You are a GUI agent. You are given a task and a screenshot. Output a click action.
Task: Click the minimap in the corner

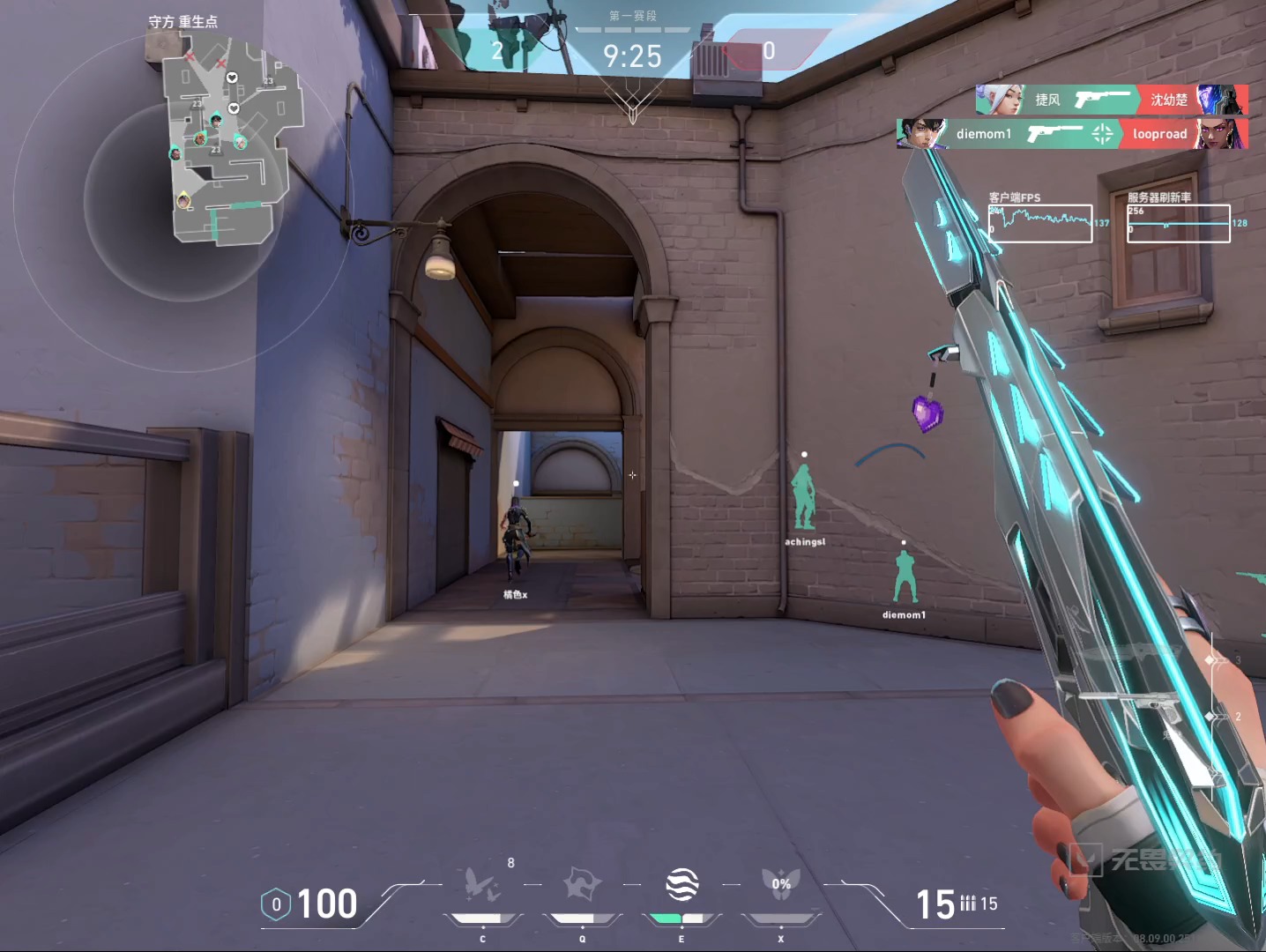point(231,141)
